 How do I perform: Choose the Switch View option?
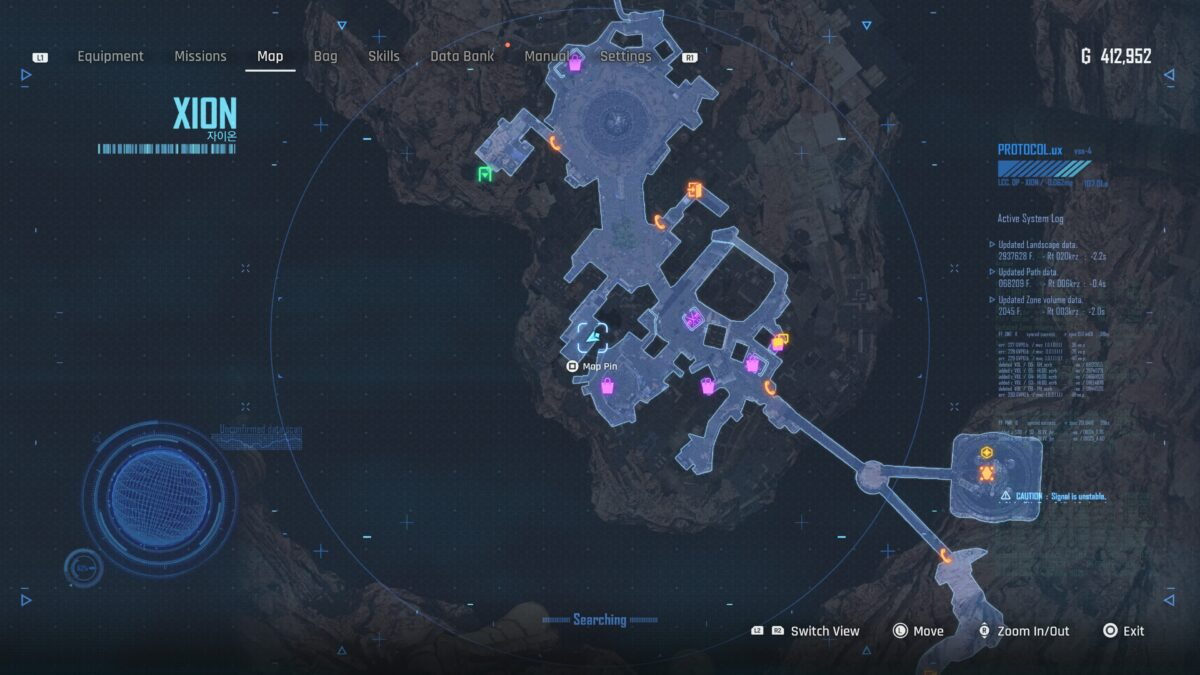click(x=824, y=631)
